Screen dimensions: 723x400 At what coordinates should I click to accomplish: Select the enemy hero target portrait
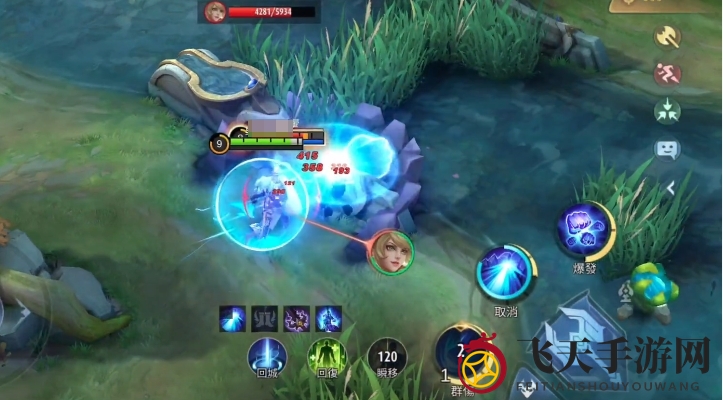390,251
